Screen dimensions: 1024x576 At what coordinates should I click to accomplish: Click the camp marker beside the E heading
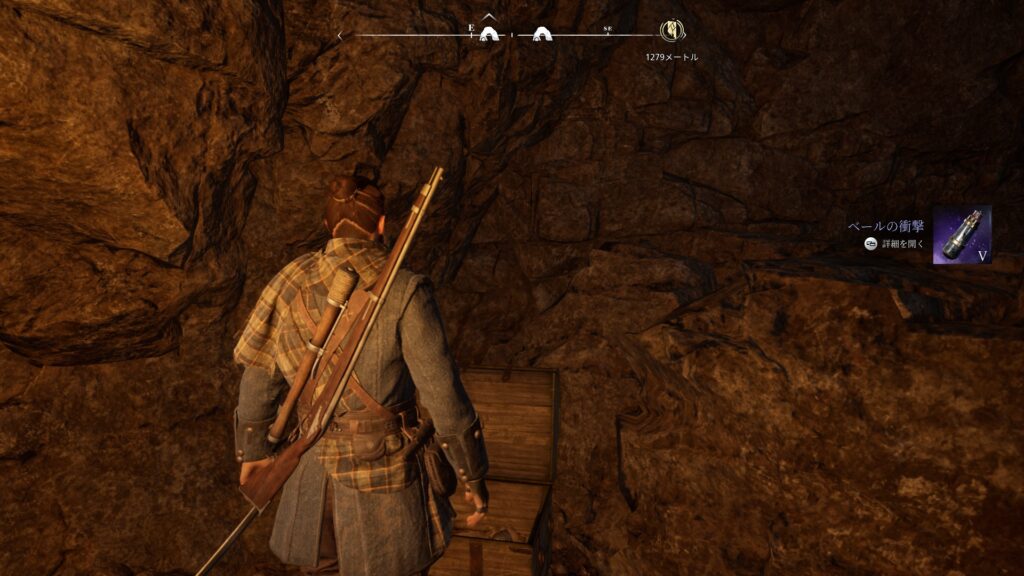click(489, 34)
